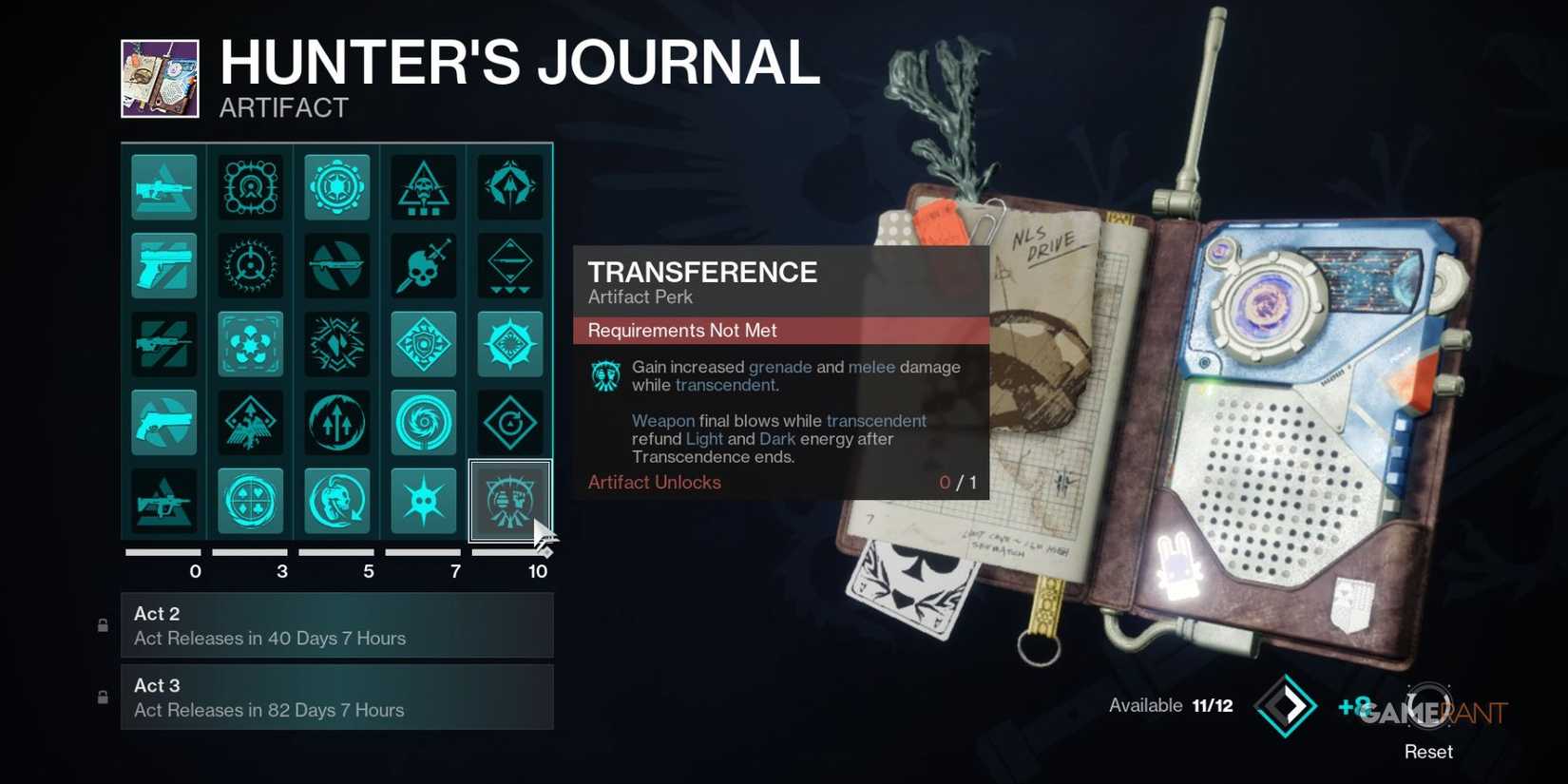Click the spiked star perk icon
This screenshot has width=1568, height=784.
423,500
